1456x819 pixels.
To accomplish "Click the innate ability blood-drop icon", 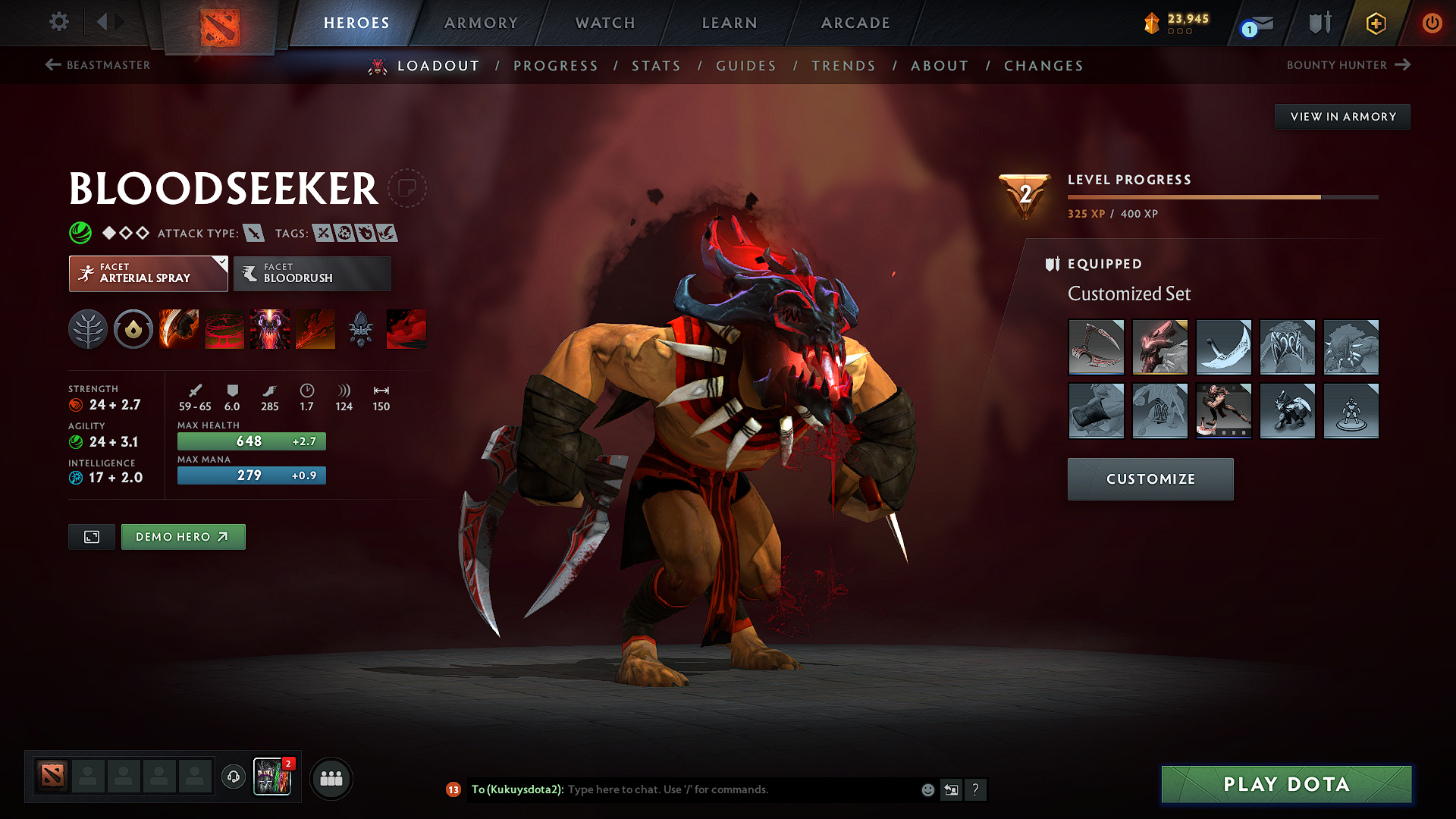I will (133, 329).
